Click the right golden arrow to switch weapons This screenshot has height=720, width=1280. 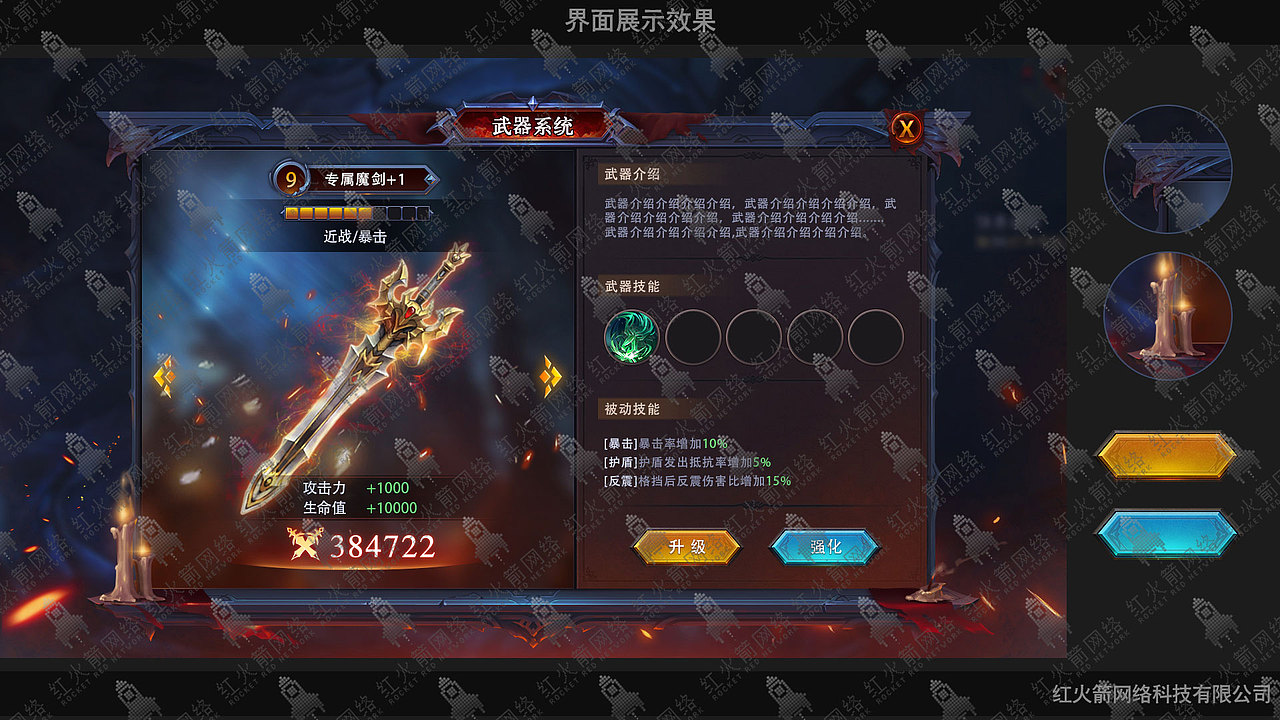coord(549,378)
